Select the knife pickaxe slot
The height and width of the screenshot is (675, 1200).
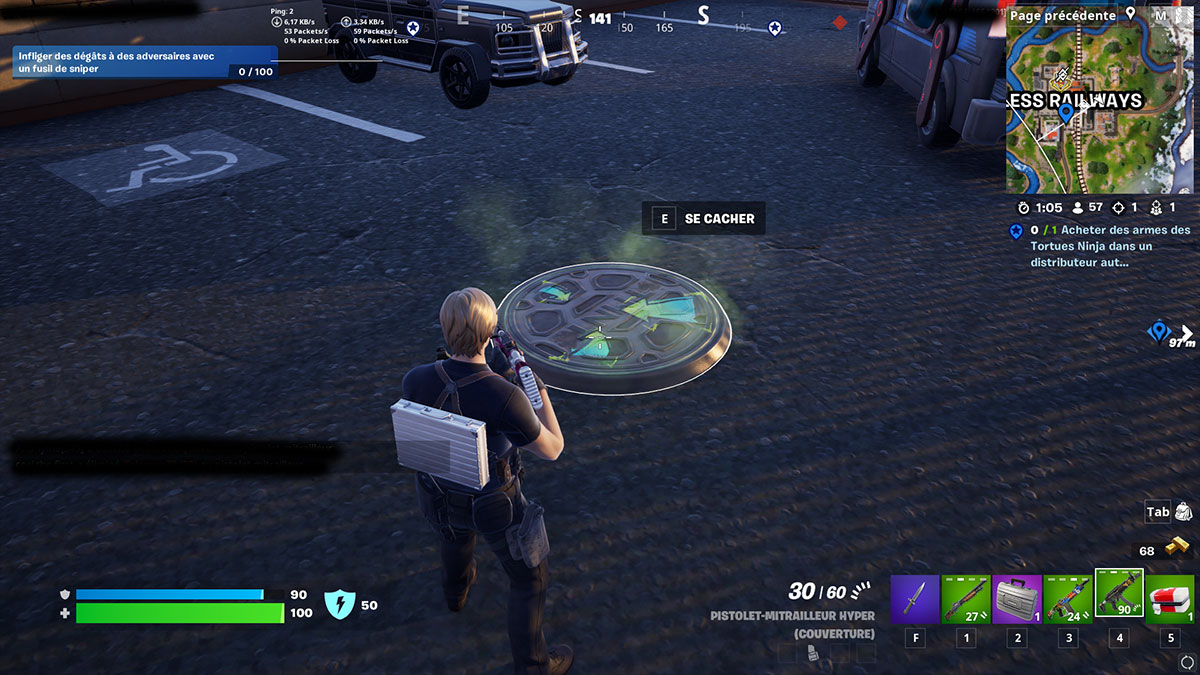(x=915, y=599)
